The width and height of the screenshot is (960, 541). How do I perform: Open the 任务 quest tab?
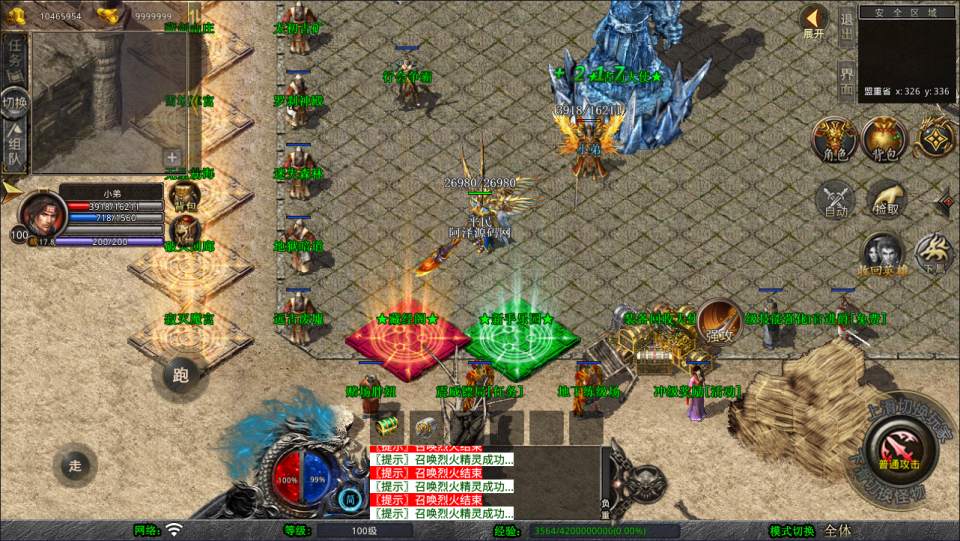(x=14, y=56)
